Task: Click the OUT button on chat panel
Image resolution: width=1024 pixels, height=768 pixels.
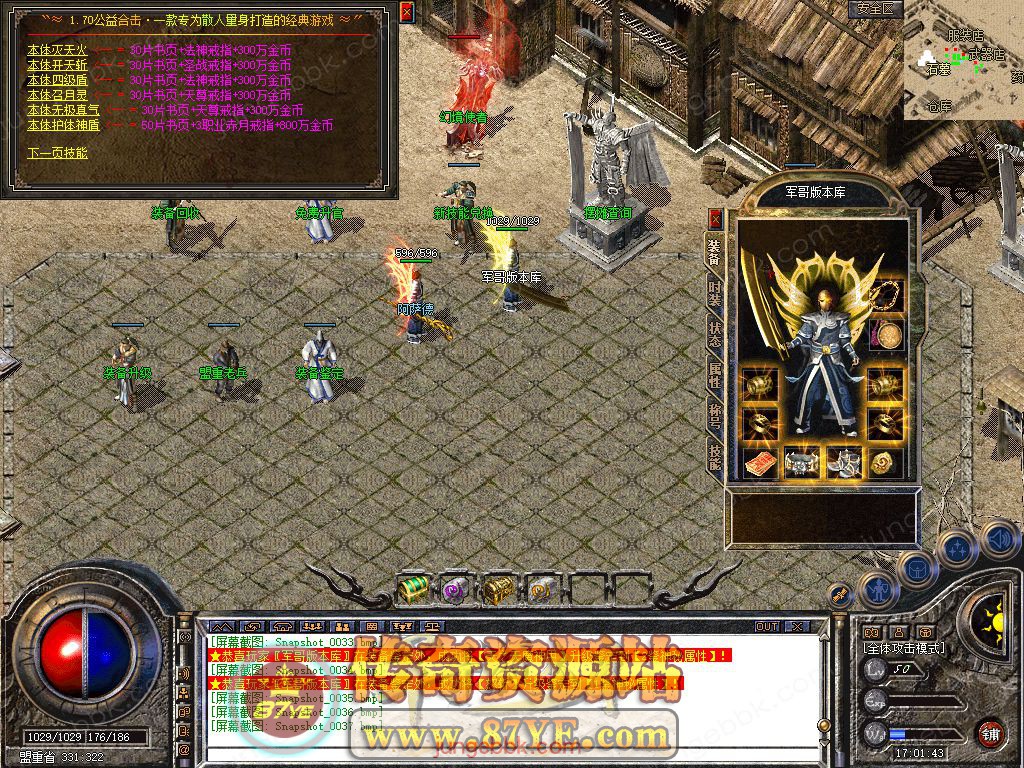Action: pos(767,626)
